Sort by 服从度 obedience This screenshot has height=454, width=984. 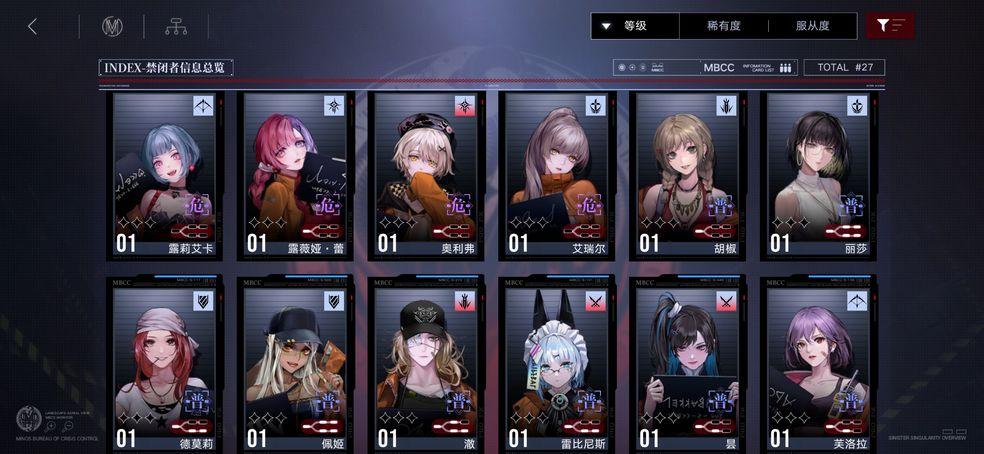(x=812, y=26)
